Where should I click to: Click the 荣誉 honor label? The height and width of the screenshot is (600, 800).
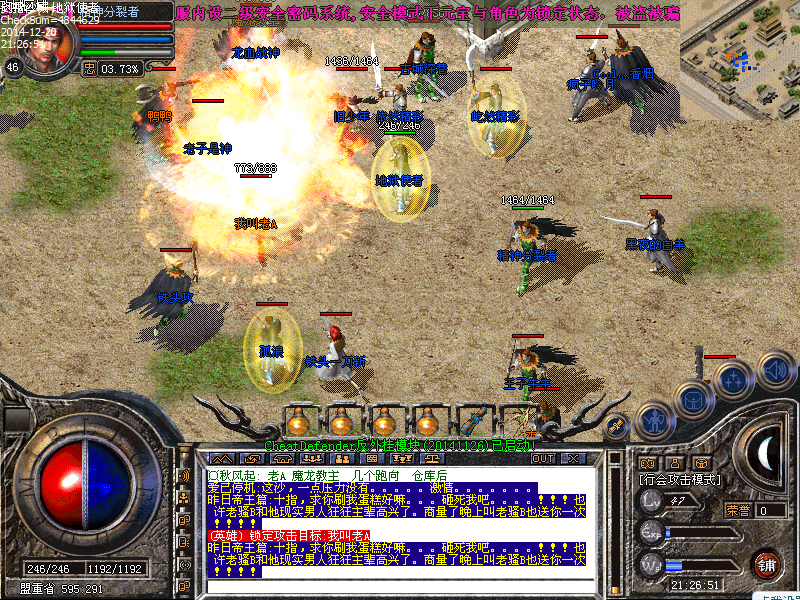tap(738, 510)
